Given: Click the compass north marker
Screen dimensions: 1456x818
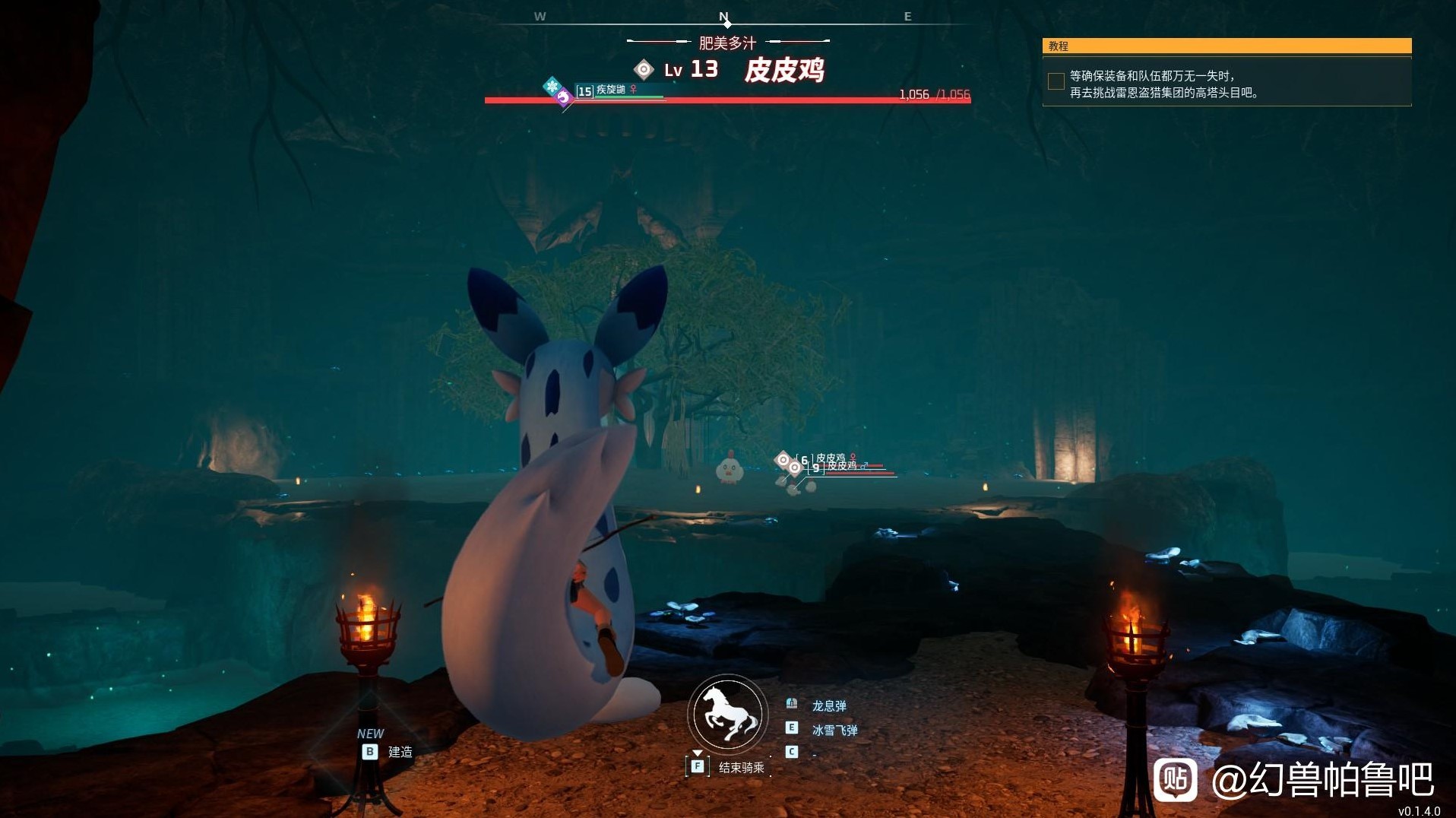Looking at the screenshot, I should coord(724,18).
